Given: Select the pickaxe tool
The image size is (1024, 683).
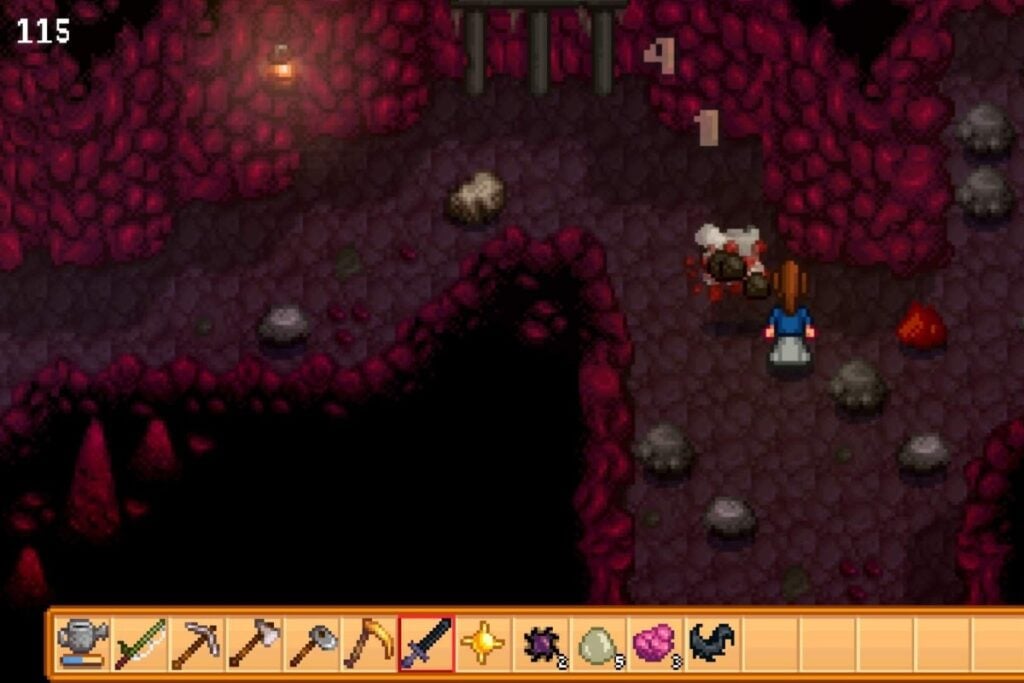Looking at the screenshot, I should point(196,643).
